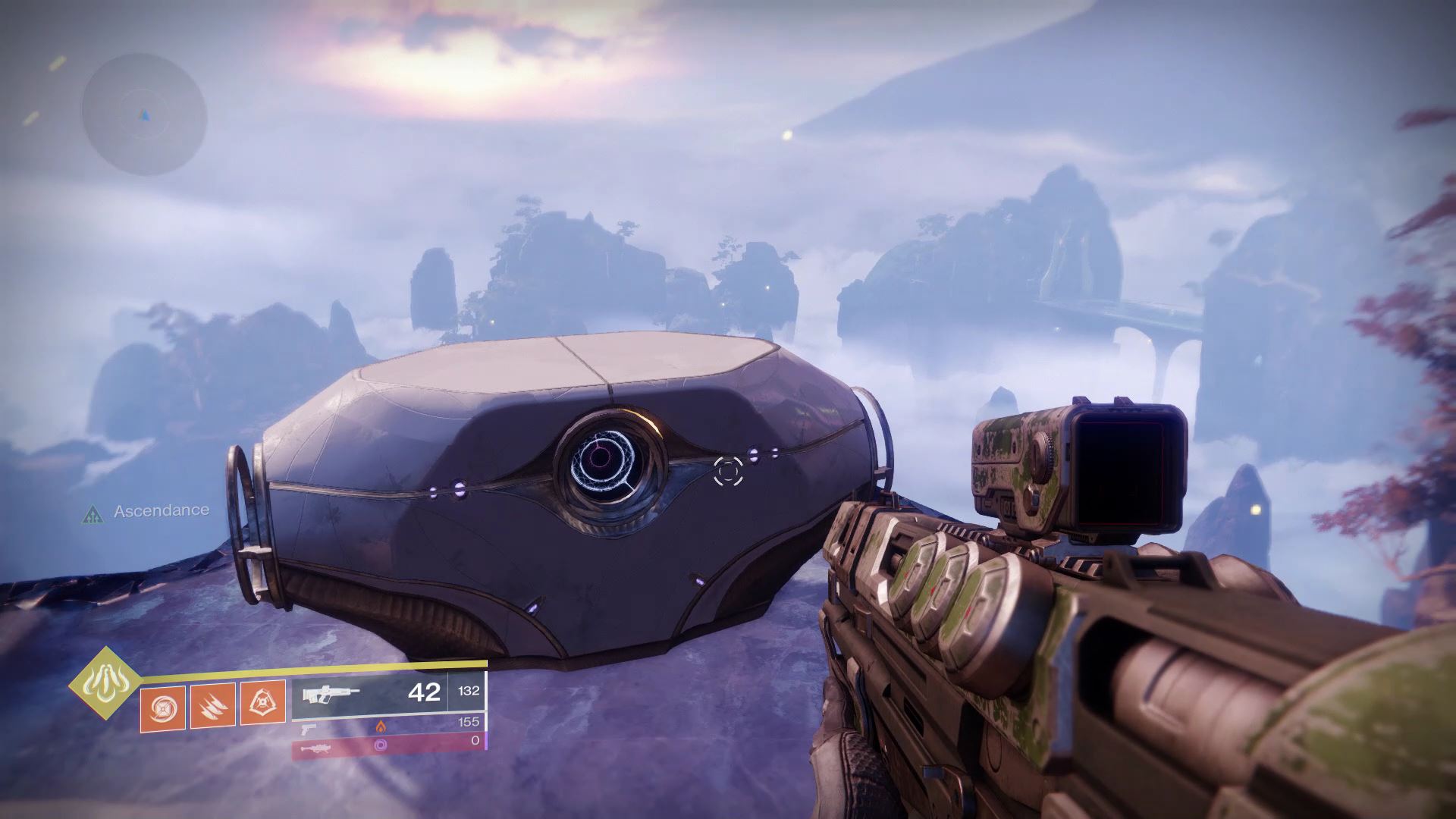Image resolution: width=1456 pixels, height=819 pixels.
Task: Select the equipped auto rifle slot
Action: pos(388,693)
